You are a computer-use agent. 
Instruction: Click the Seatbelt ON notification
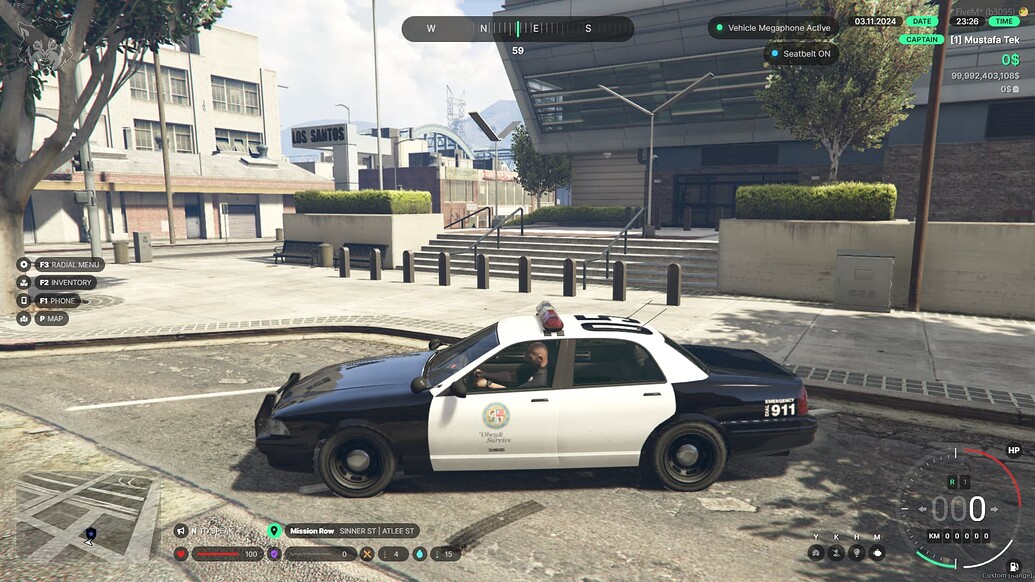click(800, 53)
